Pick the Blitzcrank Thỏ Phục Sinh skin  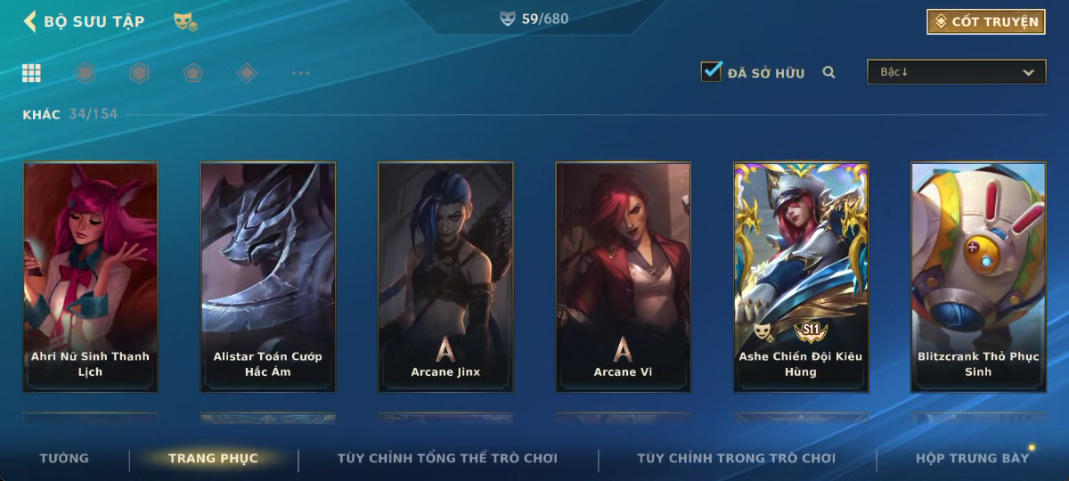(x=978, y=276)
